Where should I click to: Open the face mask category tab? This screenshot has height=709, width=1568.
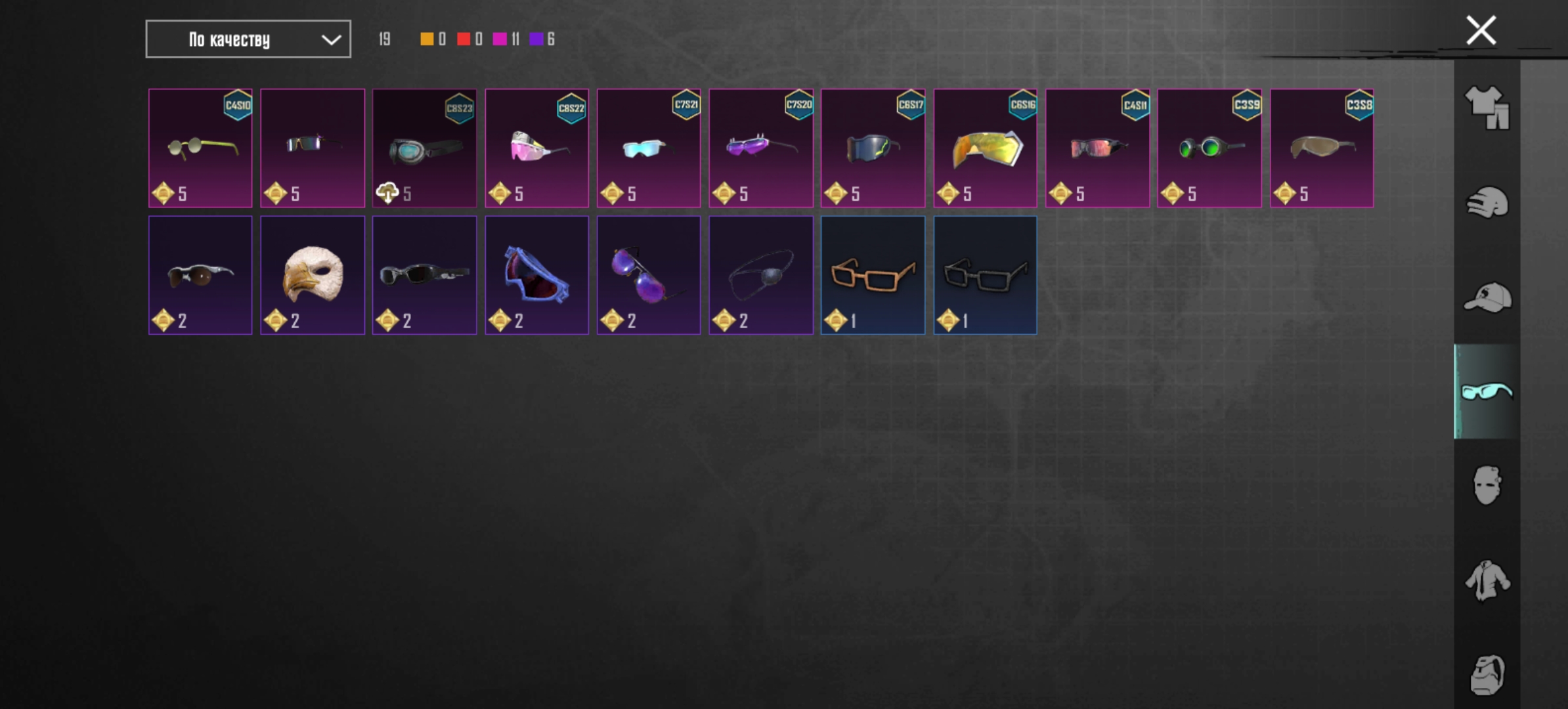click(x=1487, y=486)
